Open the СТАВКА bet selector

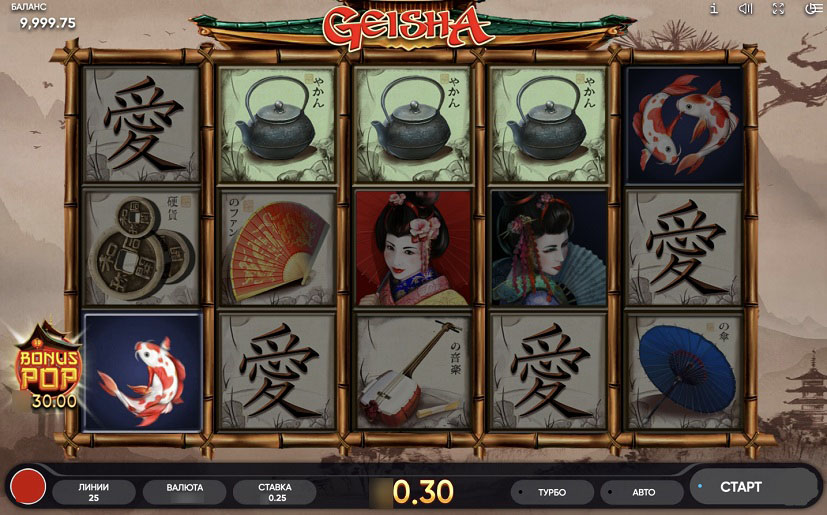[x=274, y=492]
